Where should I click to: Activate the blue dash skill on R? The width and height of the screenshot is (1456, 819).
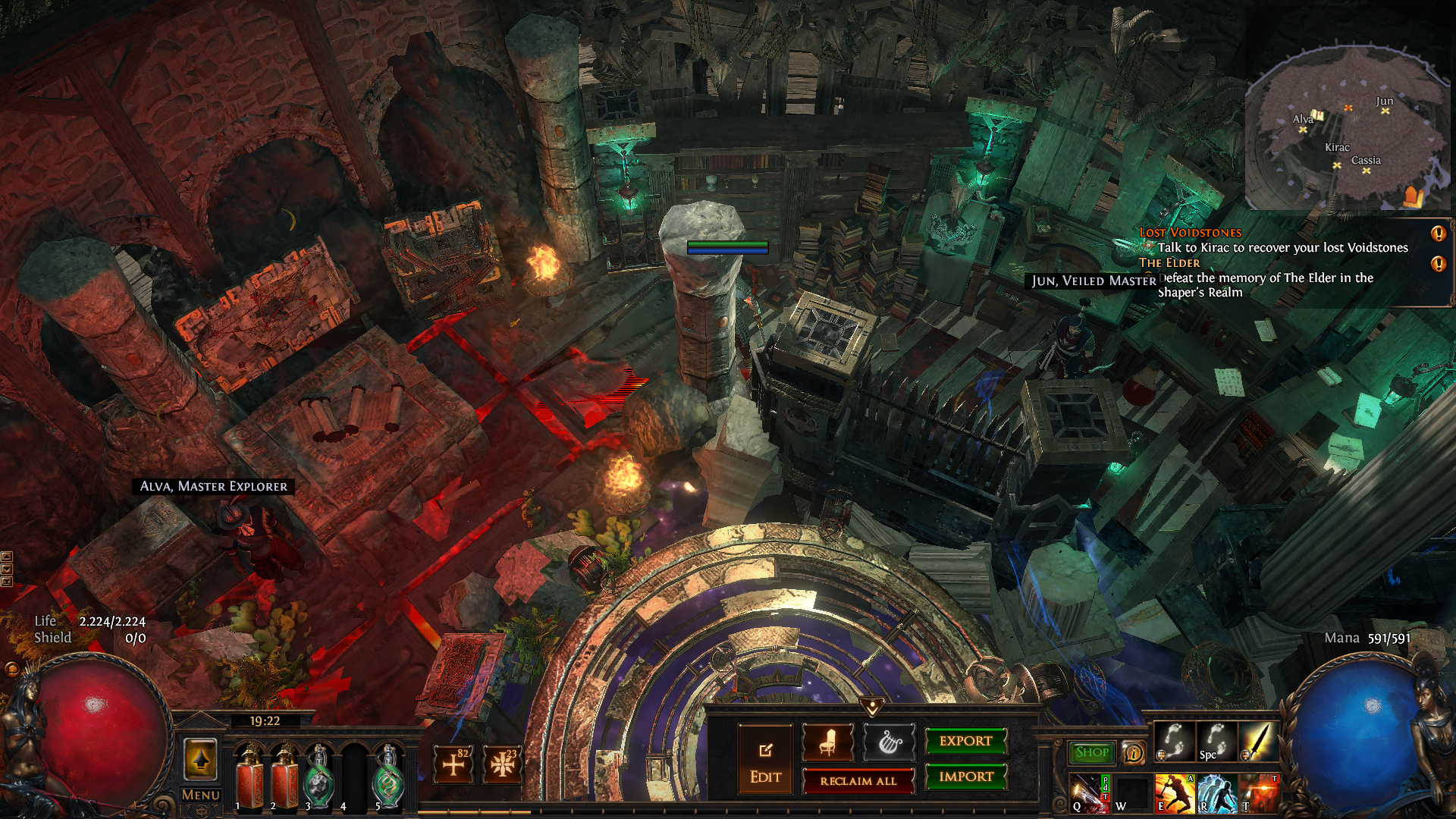[1216, 793]
